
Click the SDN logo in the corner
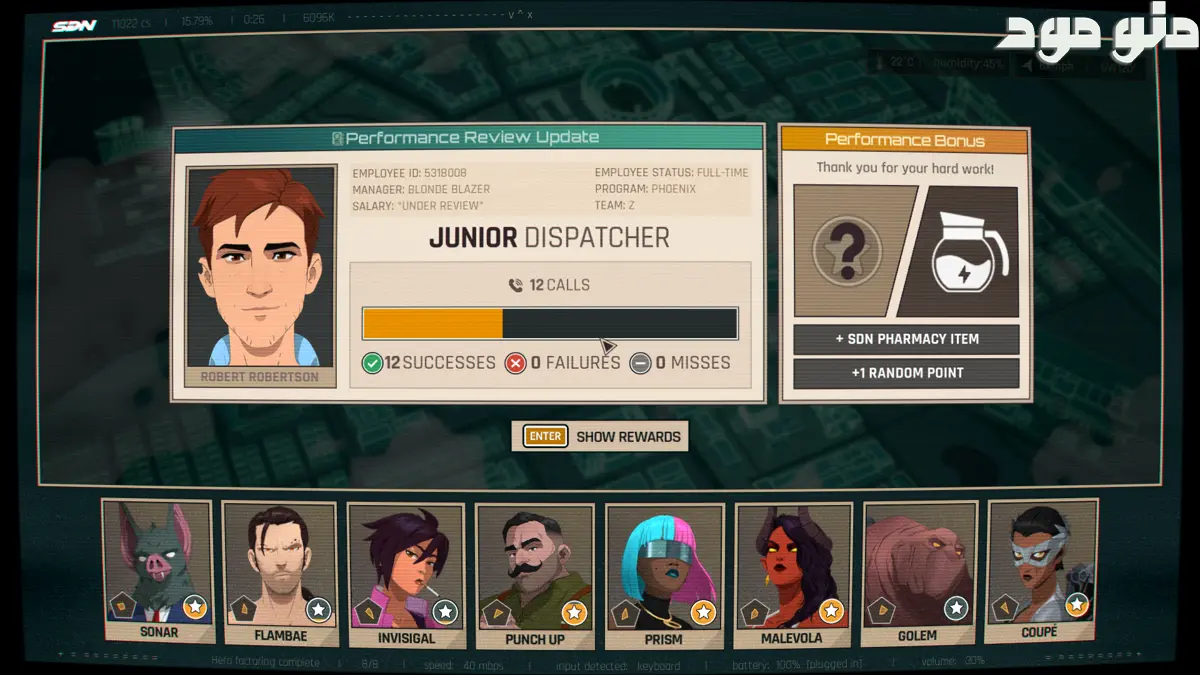[x=74, y=25]
